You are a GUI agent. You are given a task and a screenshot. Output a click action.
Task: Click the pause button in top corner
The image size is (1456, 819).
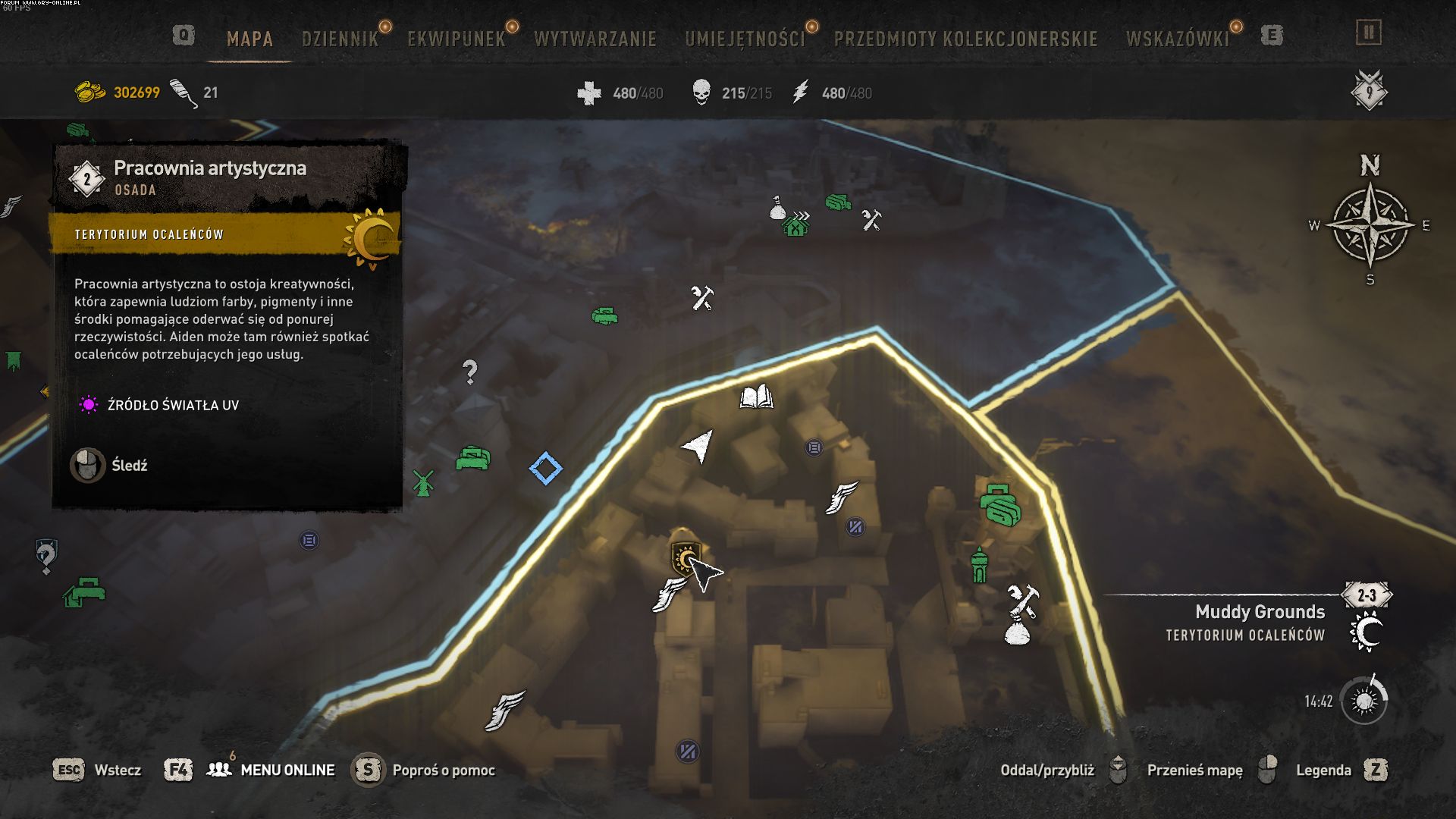pyautogui.click(x=1369, y=33)
